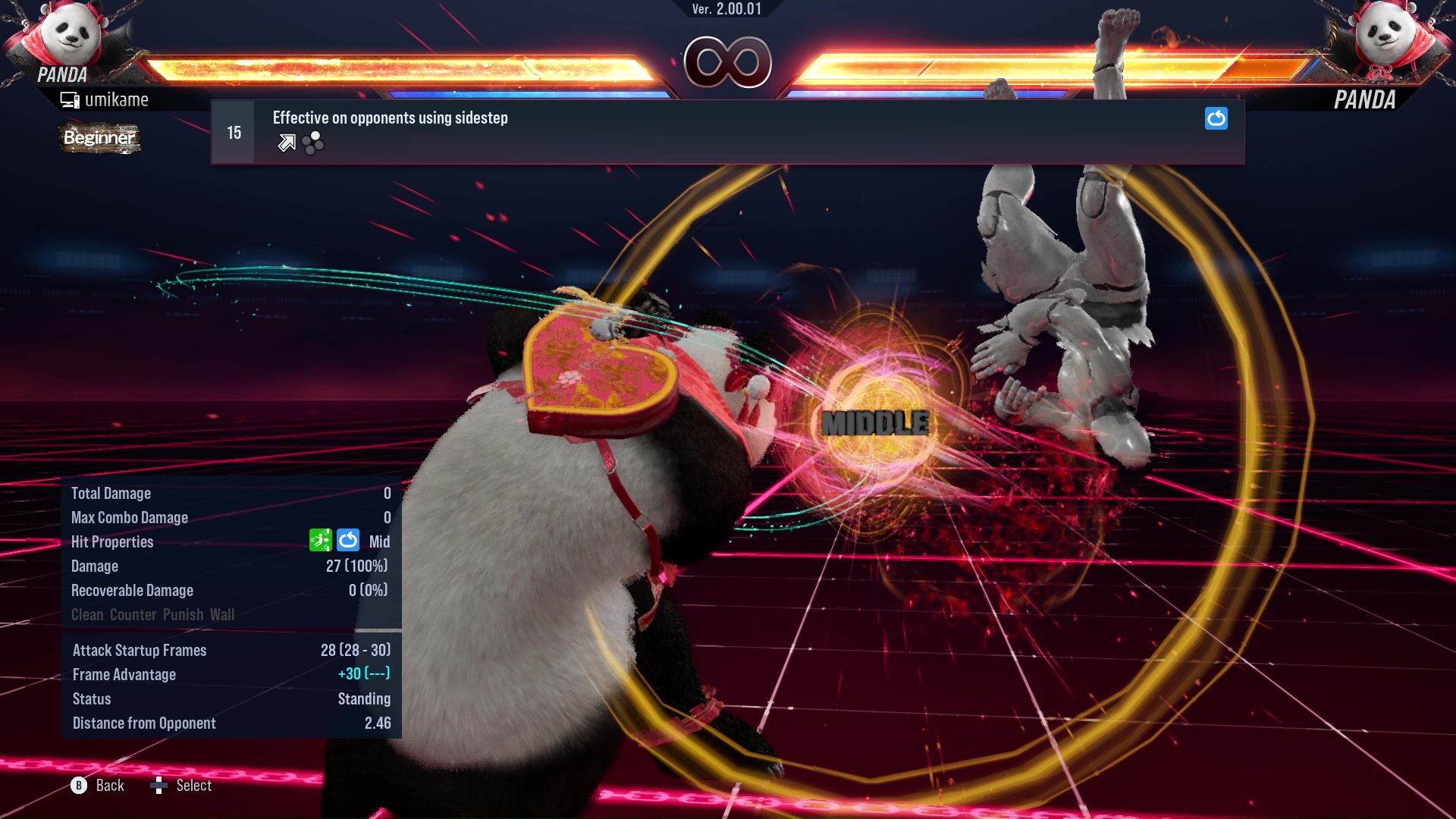Click the B Back button icon
Screen dimensions: 1456x819
(x=77, y=786)
